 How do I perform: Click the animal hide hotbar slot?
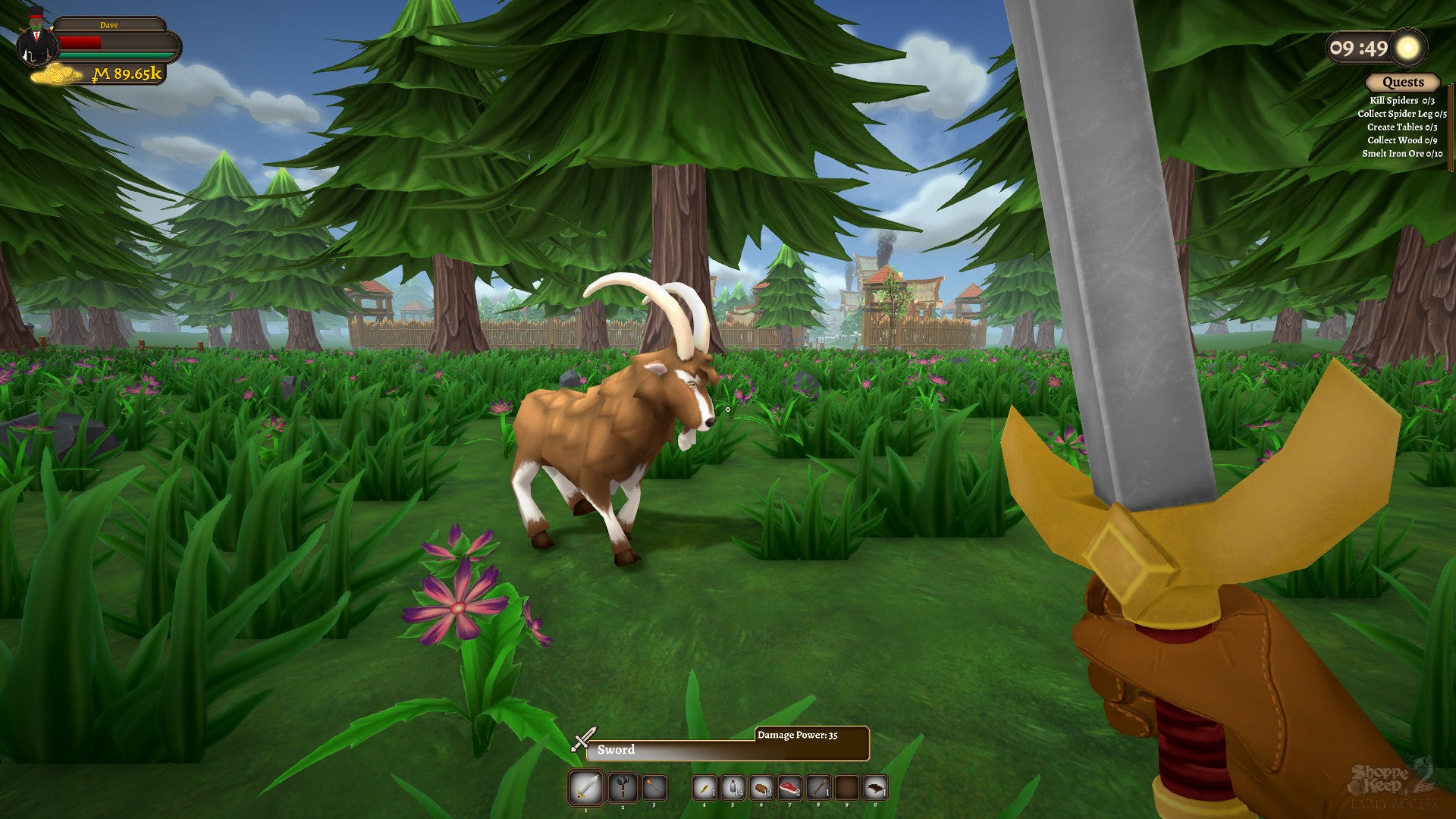pos(876,788)
